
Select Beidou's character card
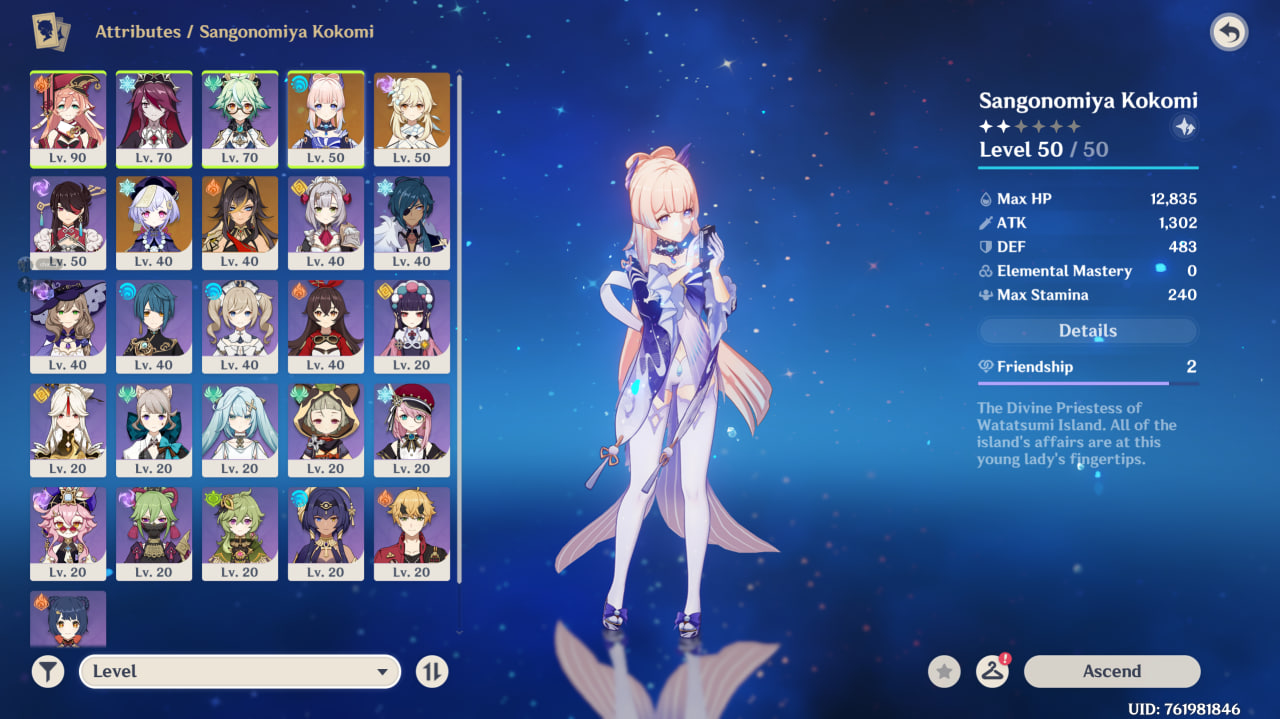coord(68,222)
